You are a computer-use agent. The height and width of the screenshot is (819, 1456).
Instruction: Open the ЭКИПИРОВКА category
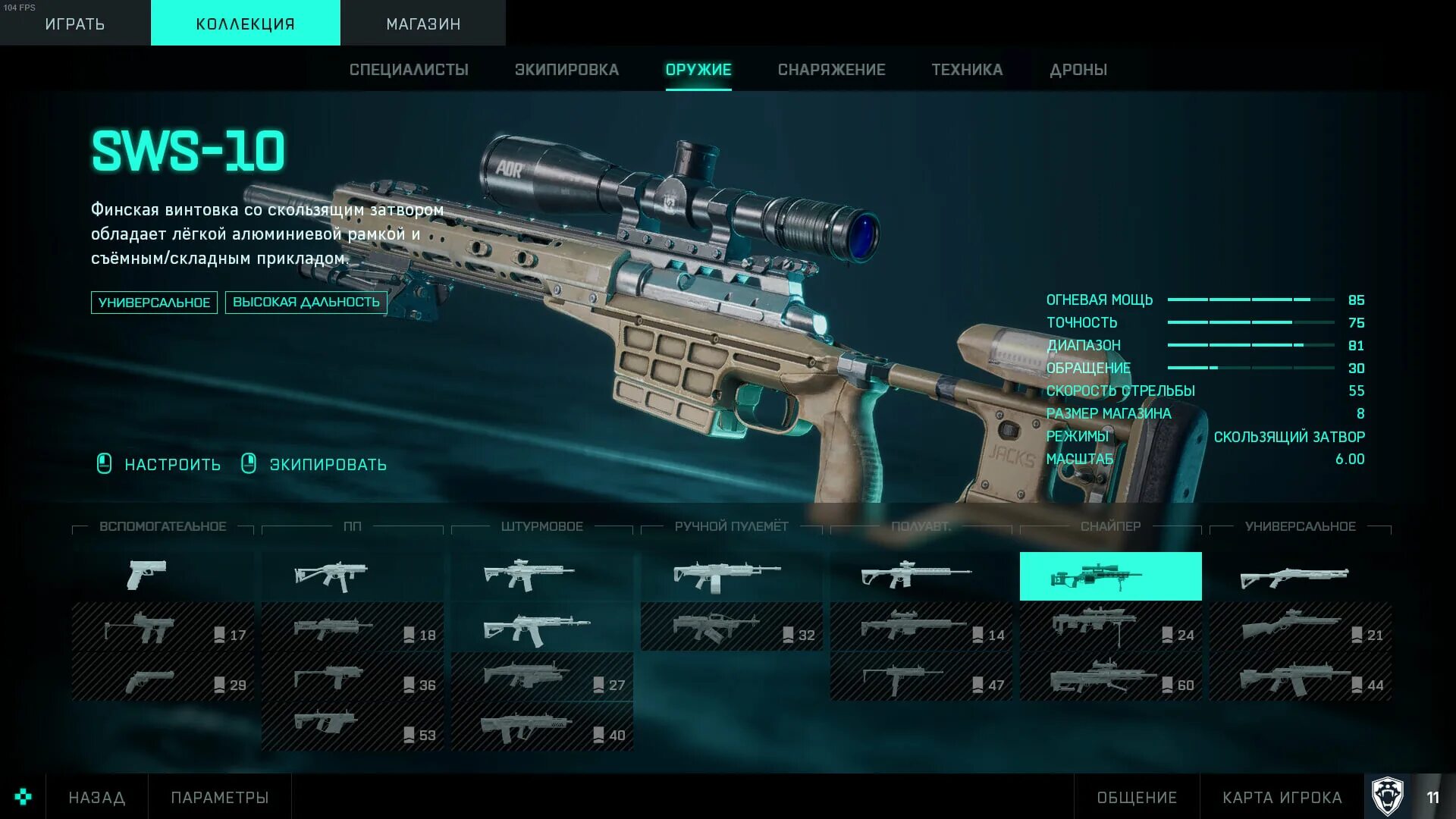tap(566, 70)
